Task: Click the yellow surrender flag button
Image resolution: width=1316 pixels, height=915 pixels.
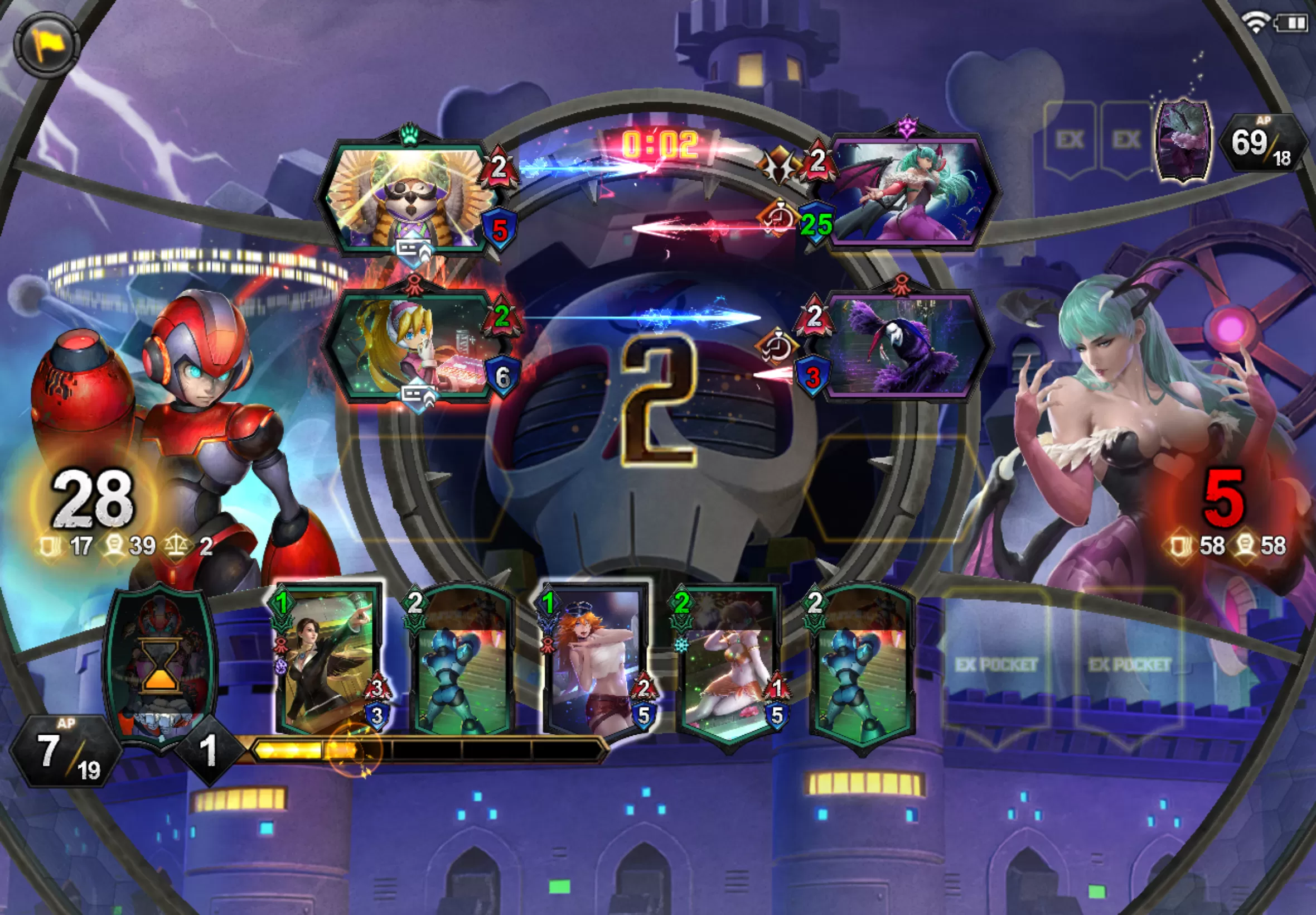Action: pos(45,44)
